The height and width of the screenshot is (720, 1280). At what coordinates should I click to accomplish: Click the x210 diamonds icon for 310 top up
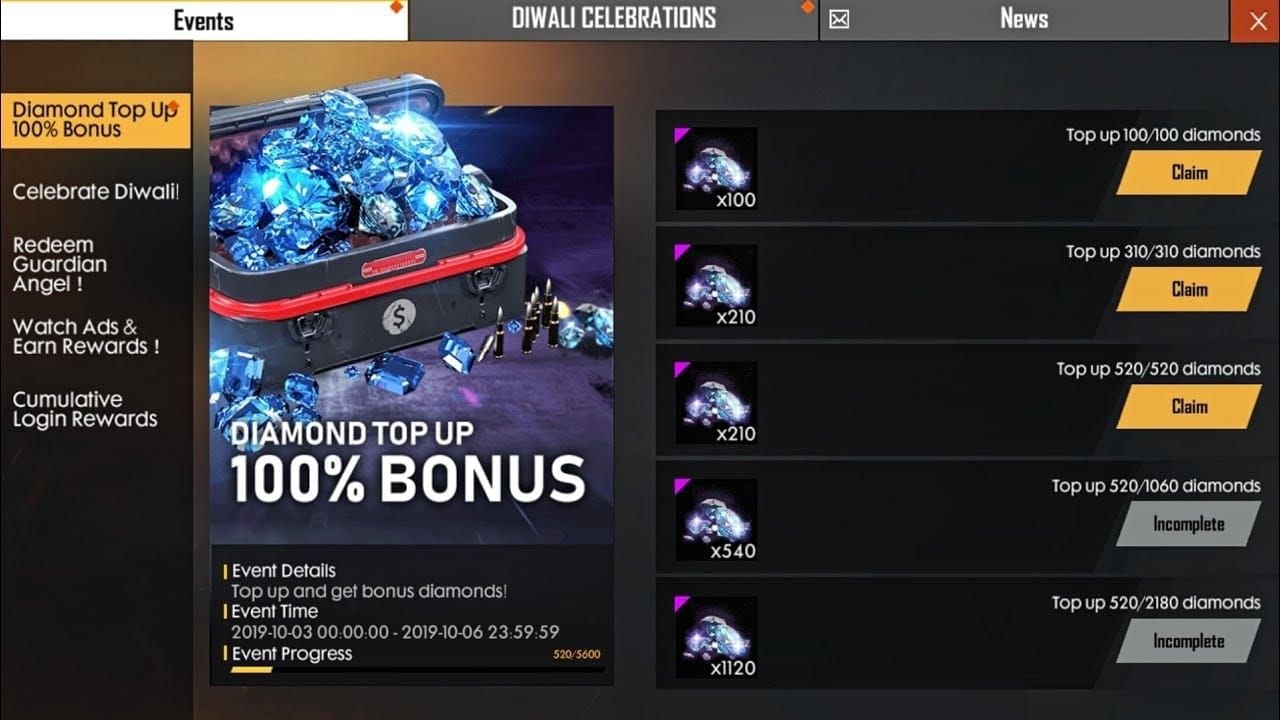714,287
